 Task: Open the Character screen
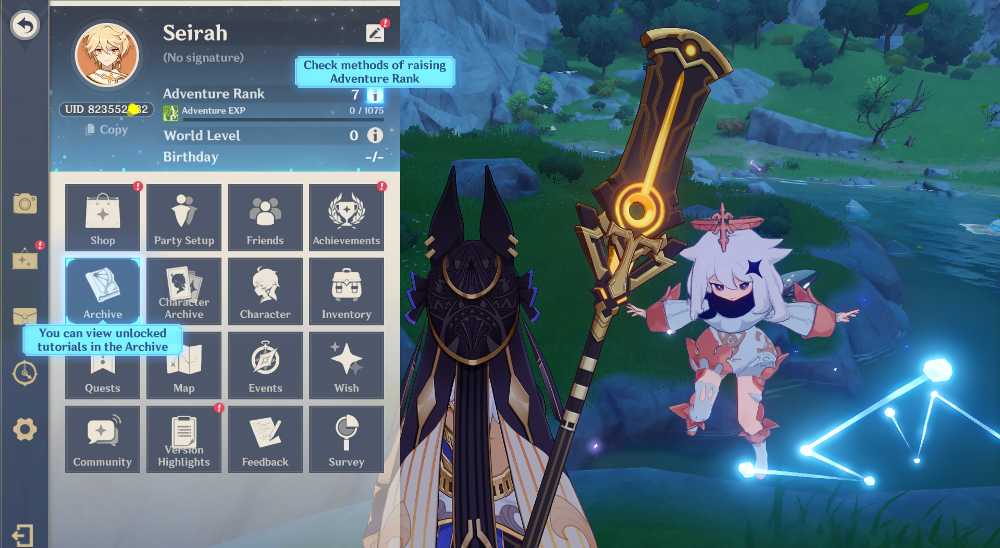(x=265, y=291)
